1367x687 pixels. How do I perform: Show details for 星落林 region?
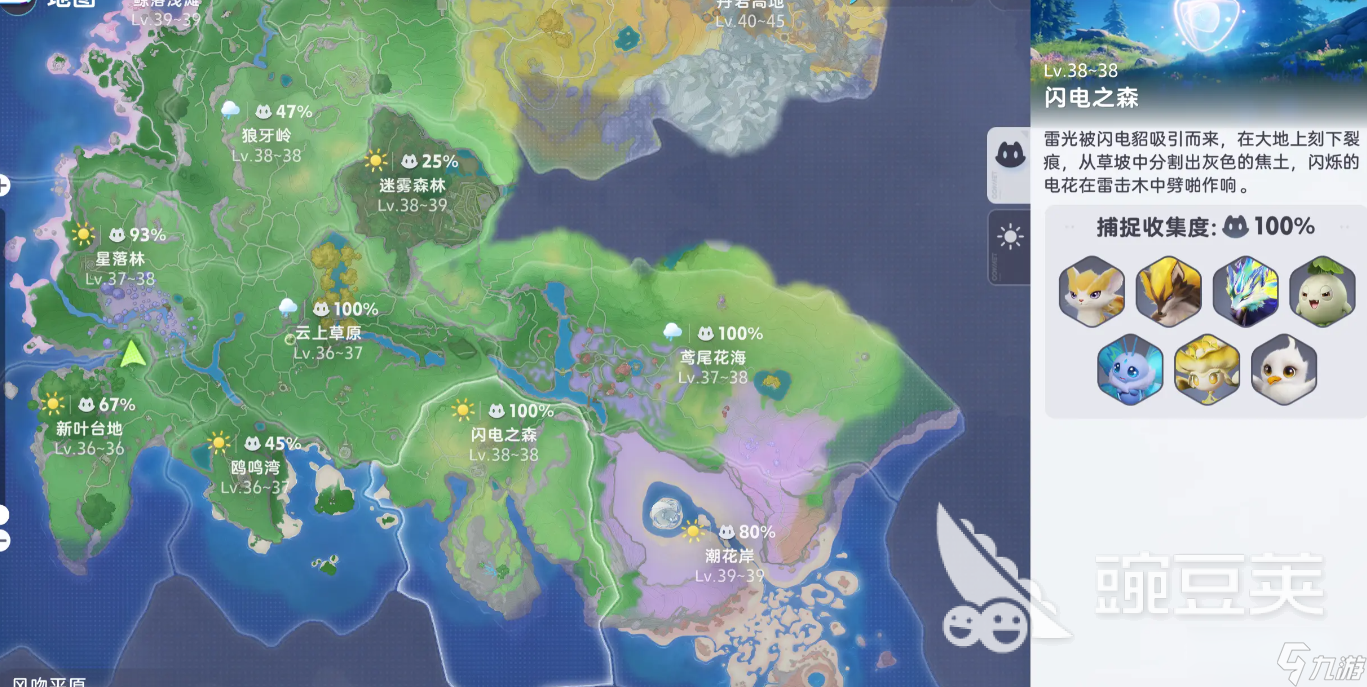(x=120, y=258)
